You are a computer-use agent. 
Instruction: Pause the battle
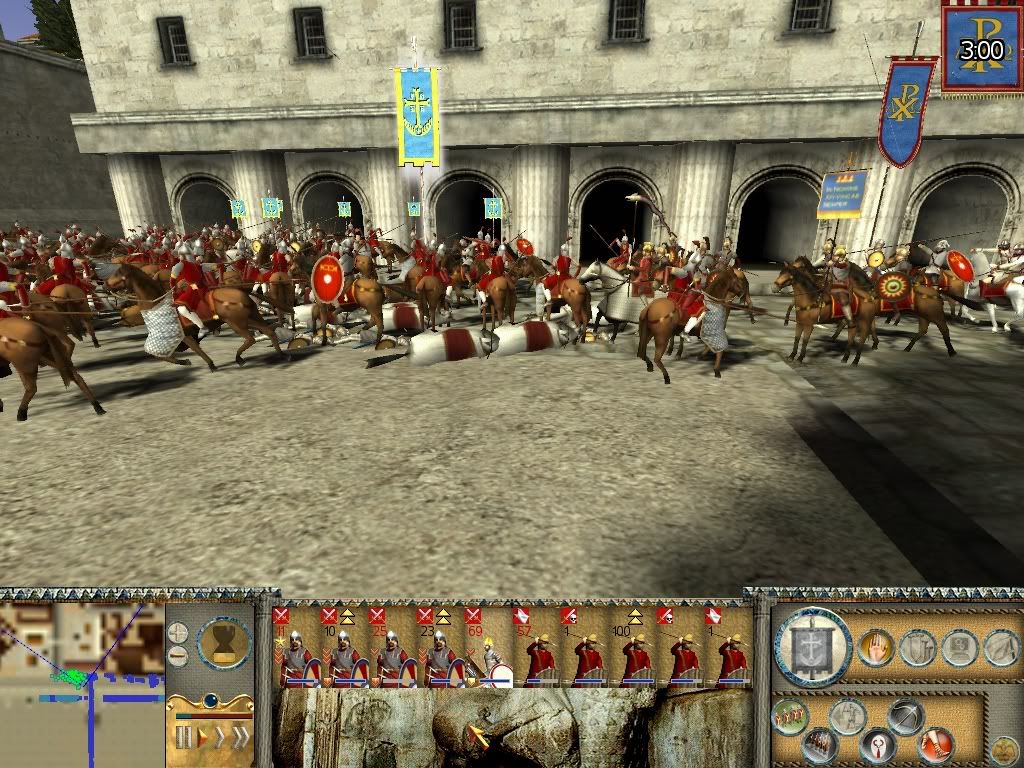(x=183, y=738)
